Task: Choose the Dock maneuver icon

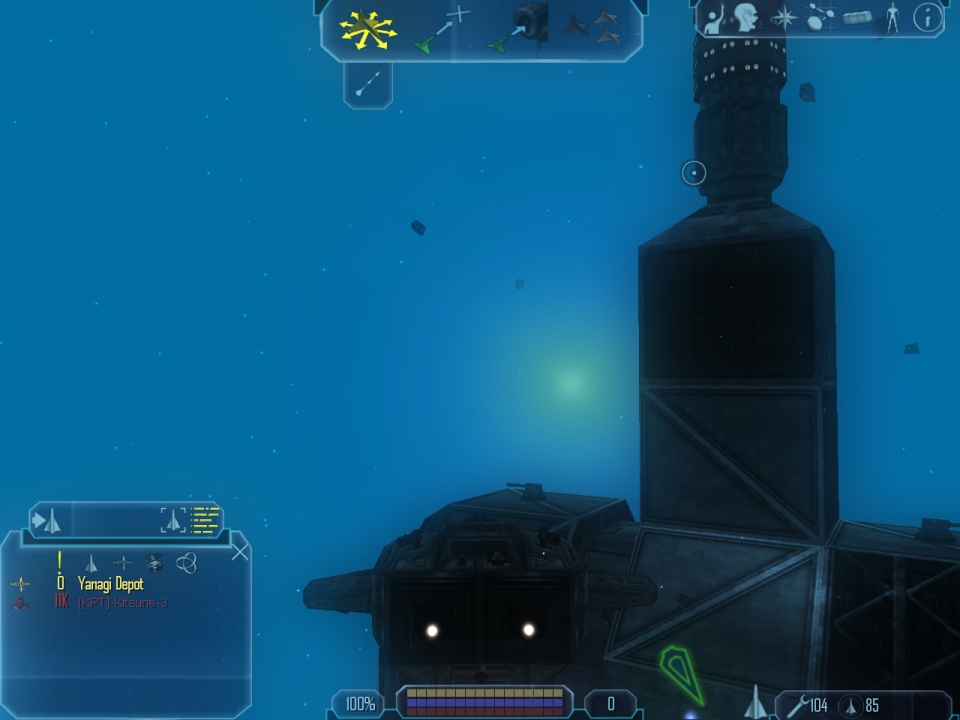Action: click(519, 29)
